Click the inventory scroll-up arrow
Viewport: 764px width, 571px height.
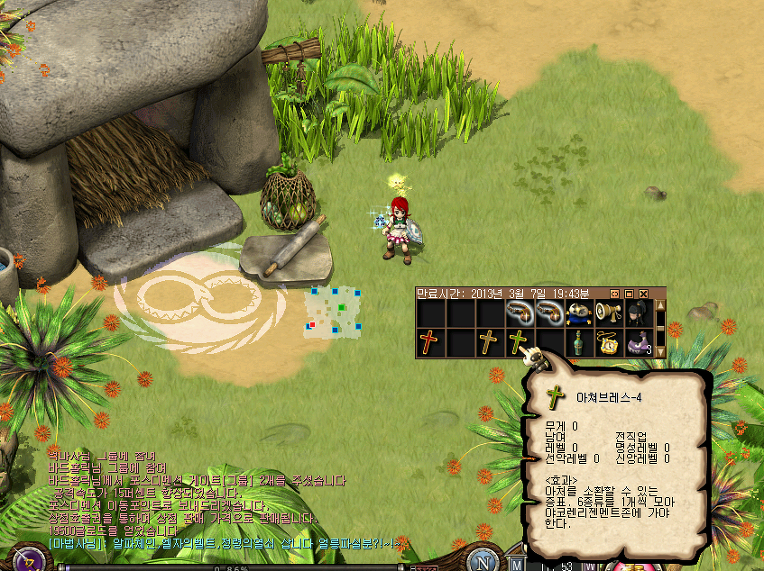pos(660,305)
